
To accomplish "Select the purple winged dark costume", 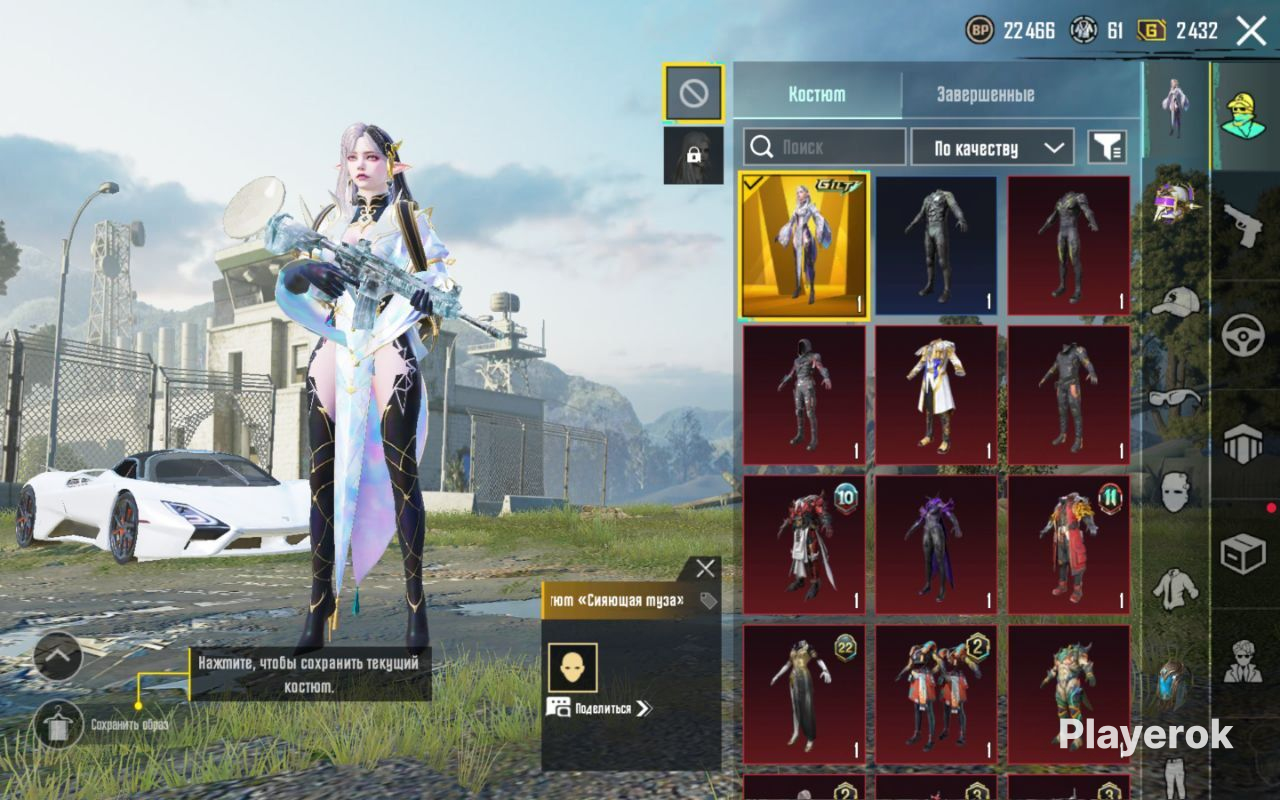I will tap(936, 545).
